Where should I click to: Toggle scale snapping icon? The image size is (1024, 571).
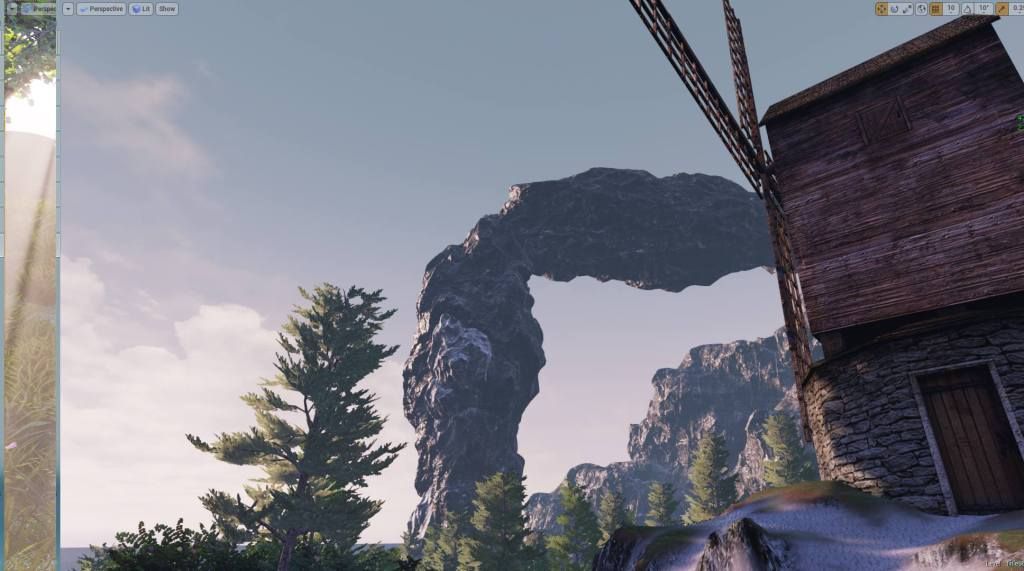[x=1001, y=9]
